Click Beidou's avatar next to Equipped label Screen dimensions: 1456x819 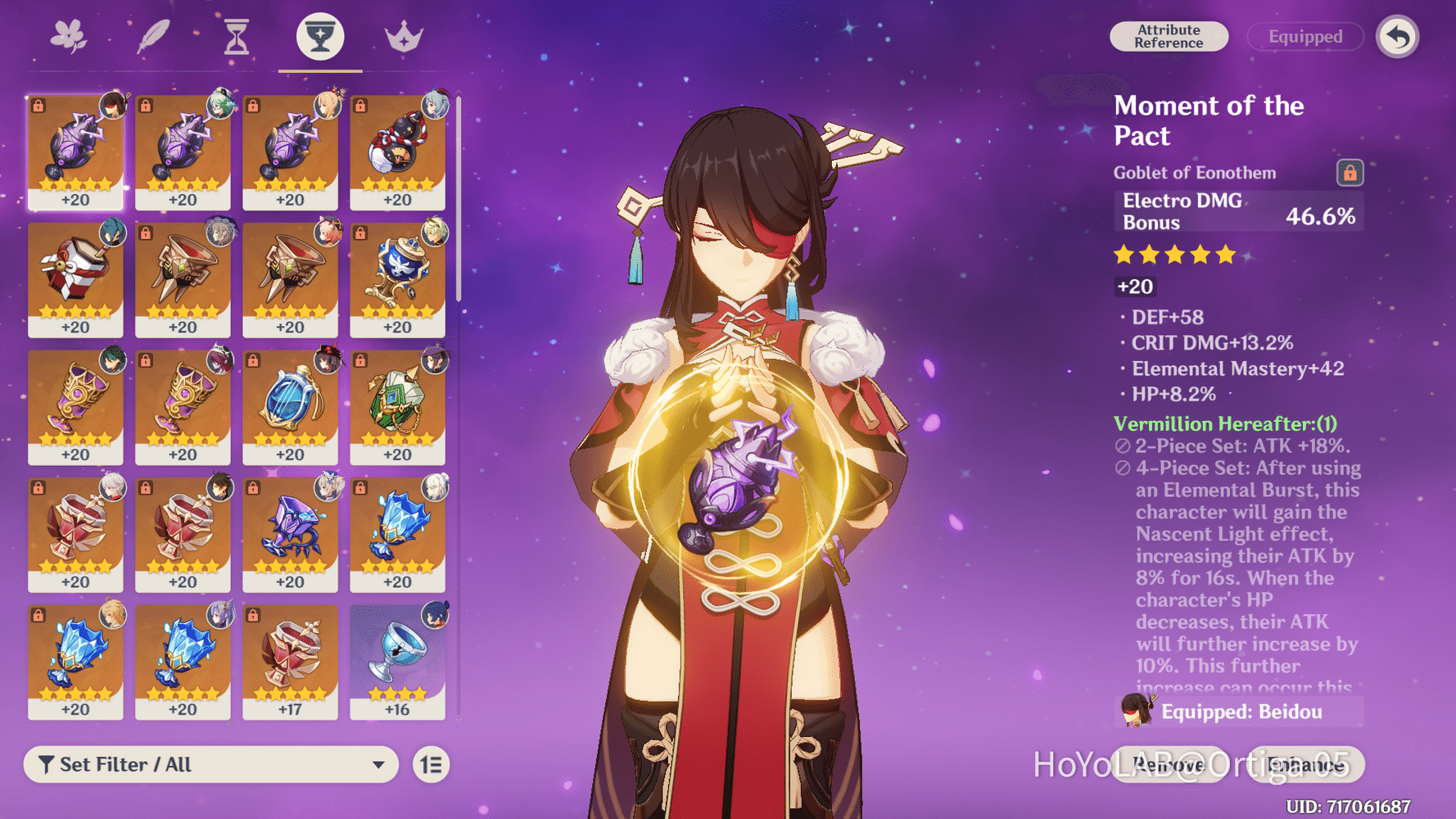1134,712
